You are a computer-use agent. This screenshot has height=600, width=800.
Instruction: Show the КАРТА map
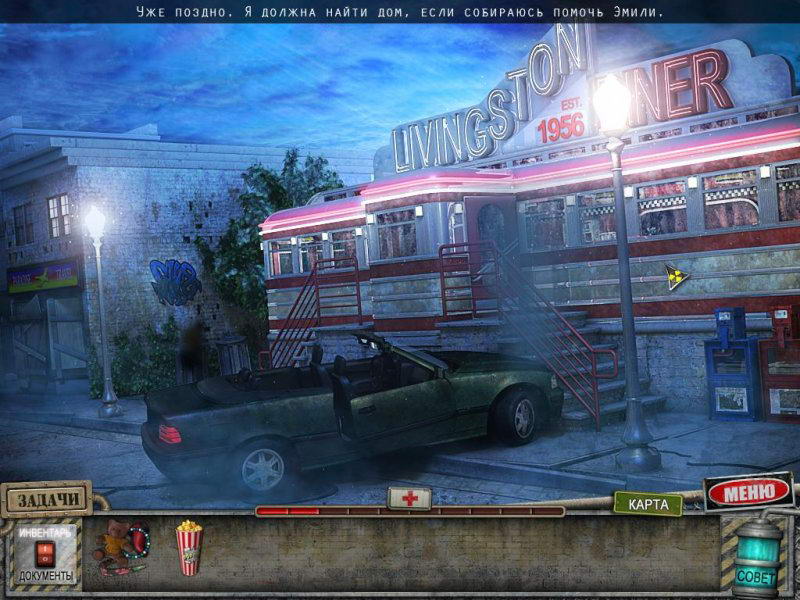click(x=647, y=504)
